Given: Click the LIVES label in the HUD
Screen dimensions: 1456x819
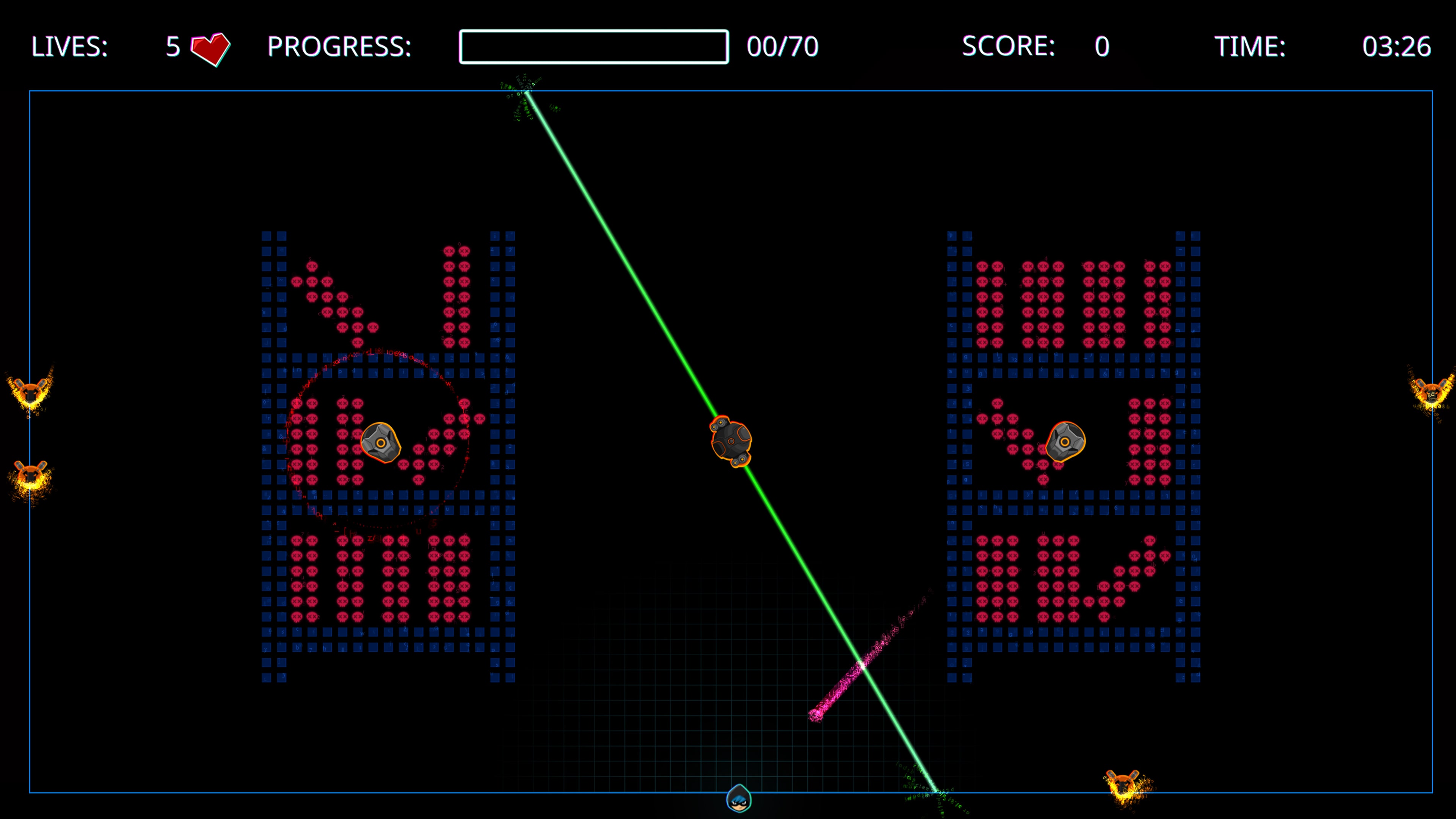Looking at the screenshot, I should point(69,48).
